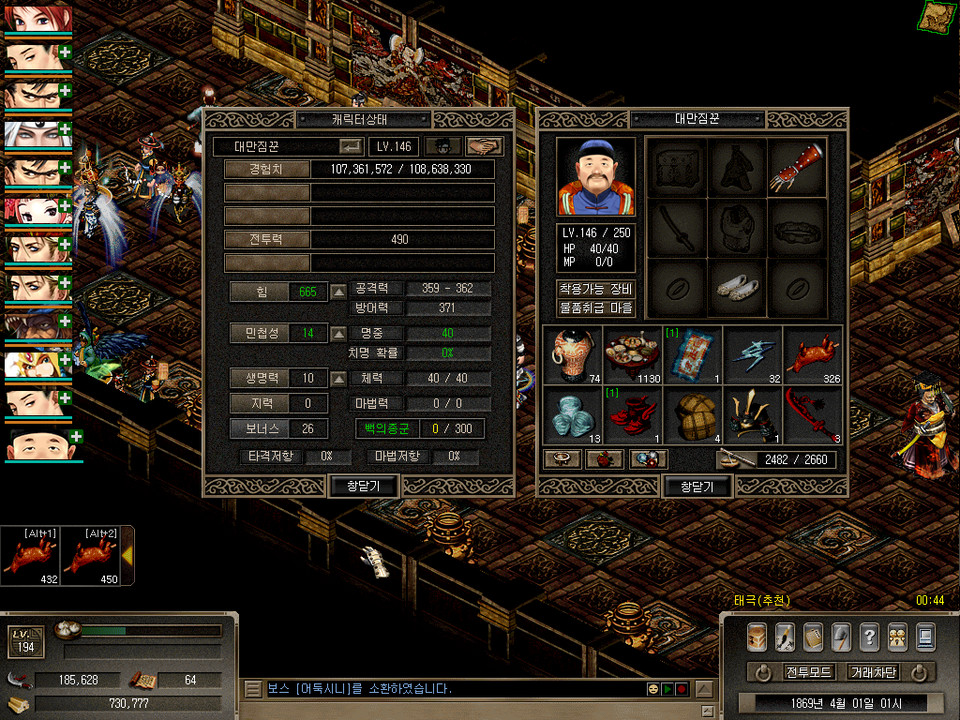
Task: Raise the 생명력 vitality stat with its arrow
Action: [339, 379]
